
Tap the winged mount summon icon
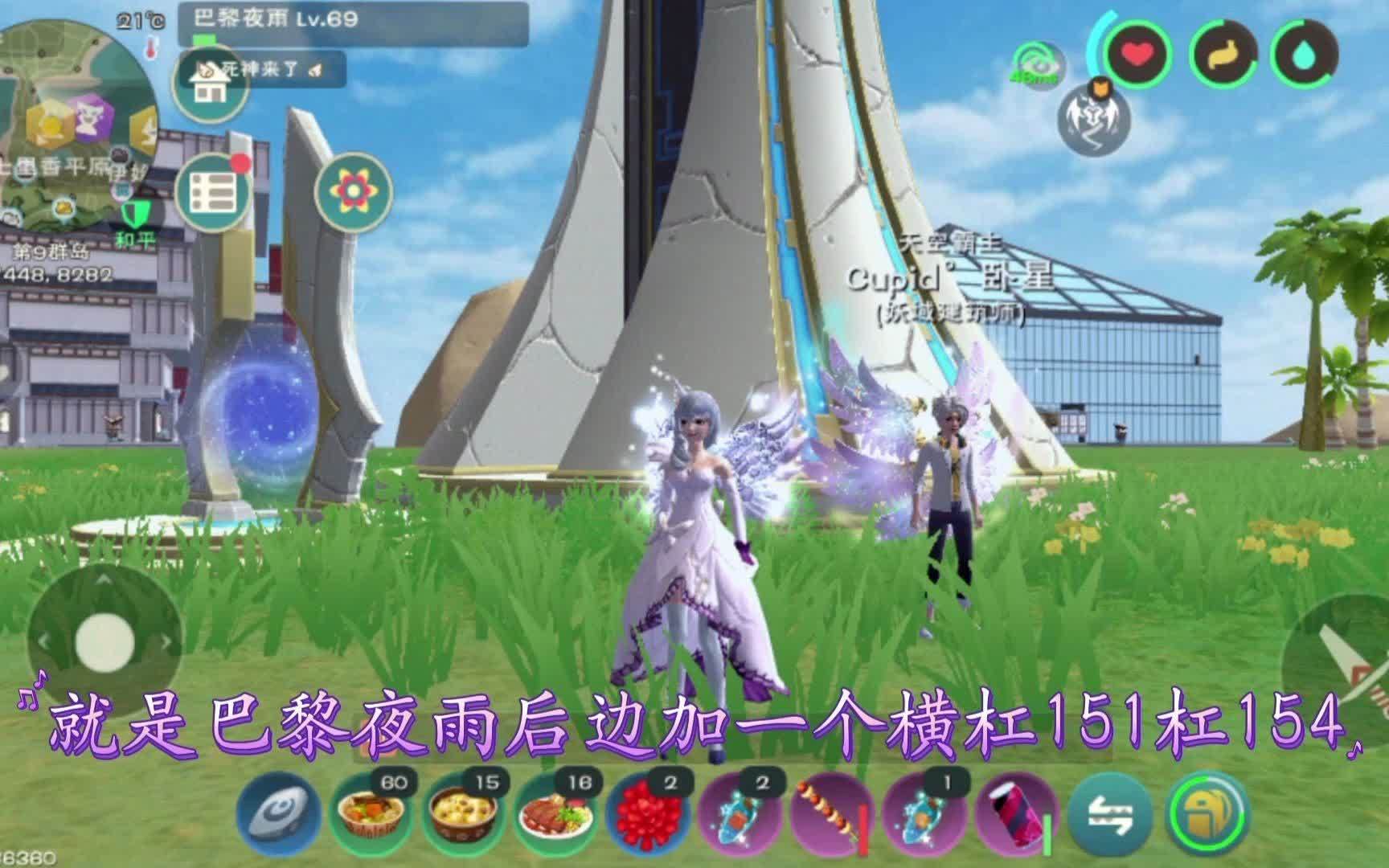click(x=1093, y=119)
